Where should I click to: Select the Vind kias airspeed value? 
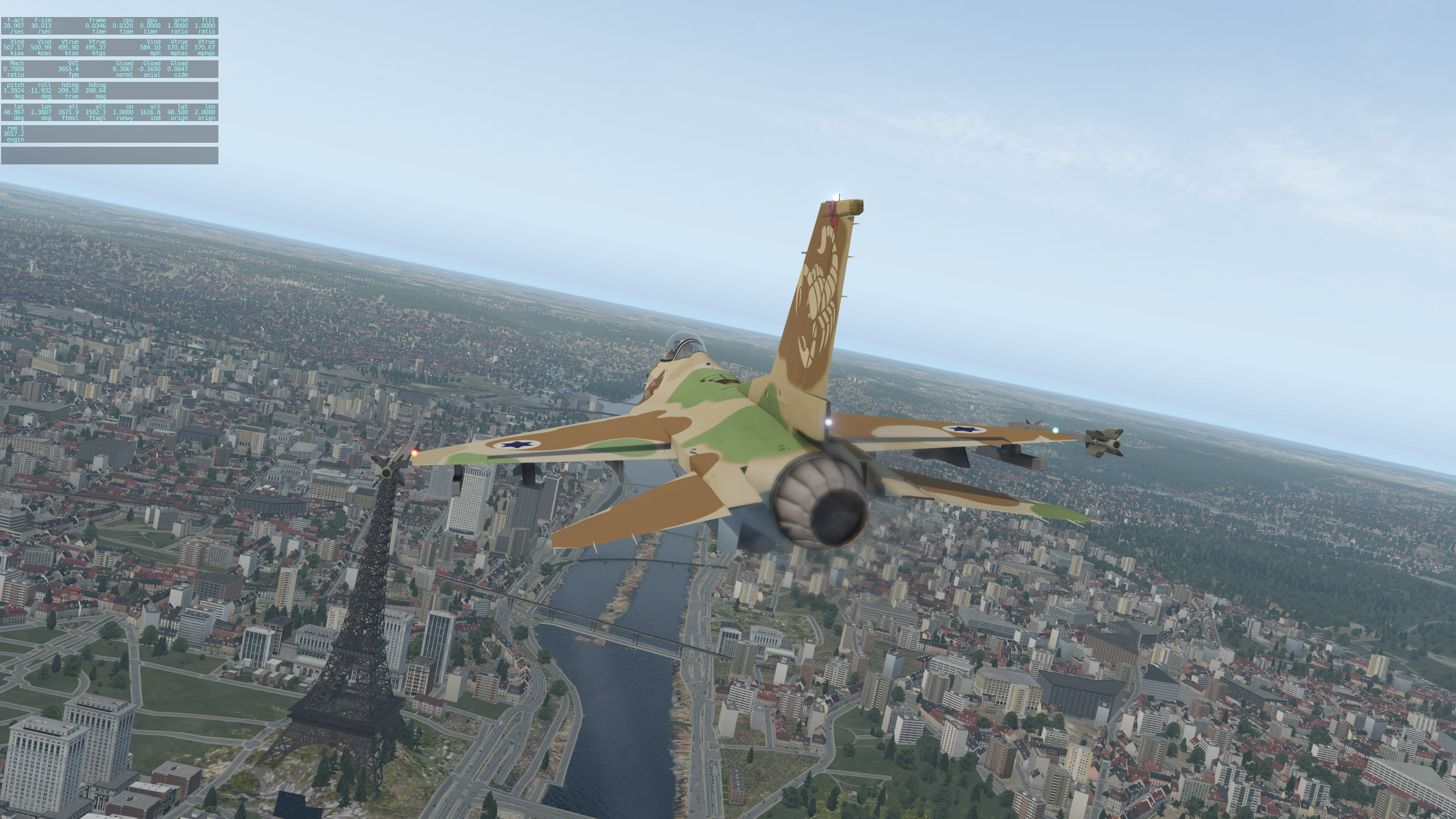(14, 47)
